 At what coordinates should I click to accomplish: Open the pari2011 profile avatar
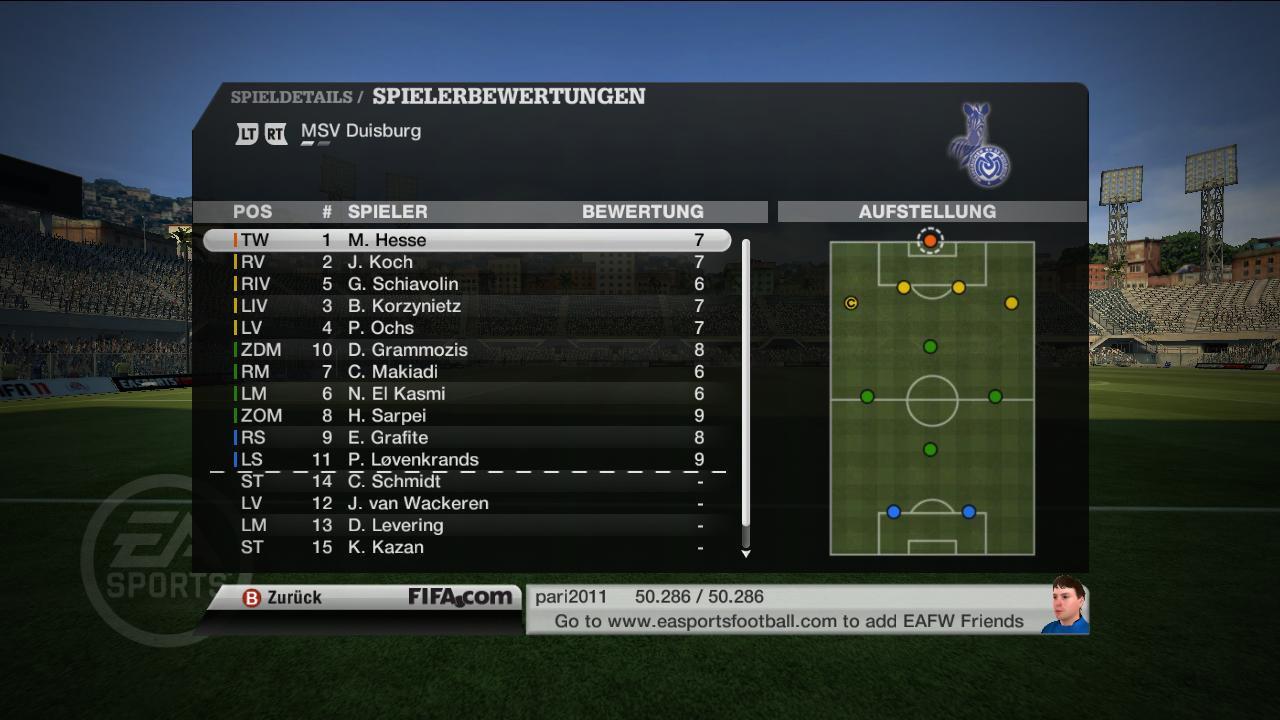[1064, 605]
